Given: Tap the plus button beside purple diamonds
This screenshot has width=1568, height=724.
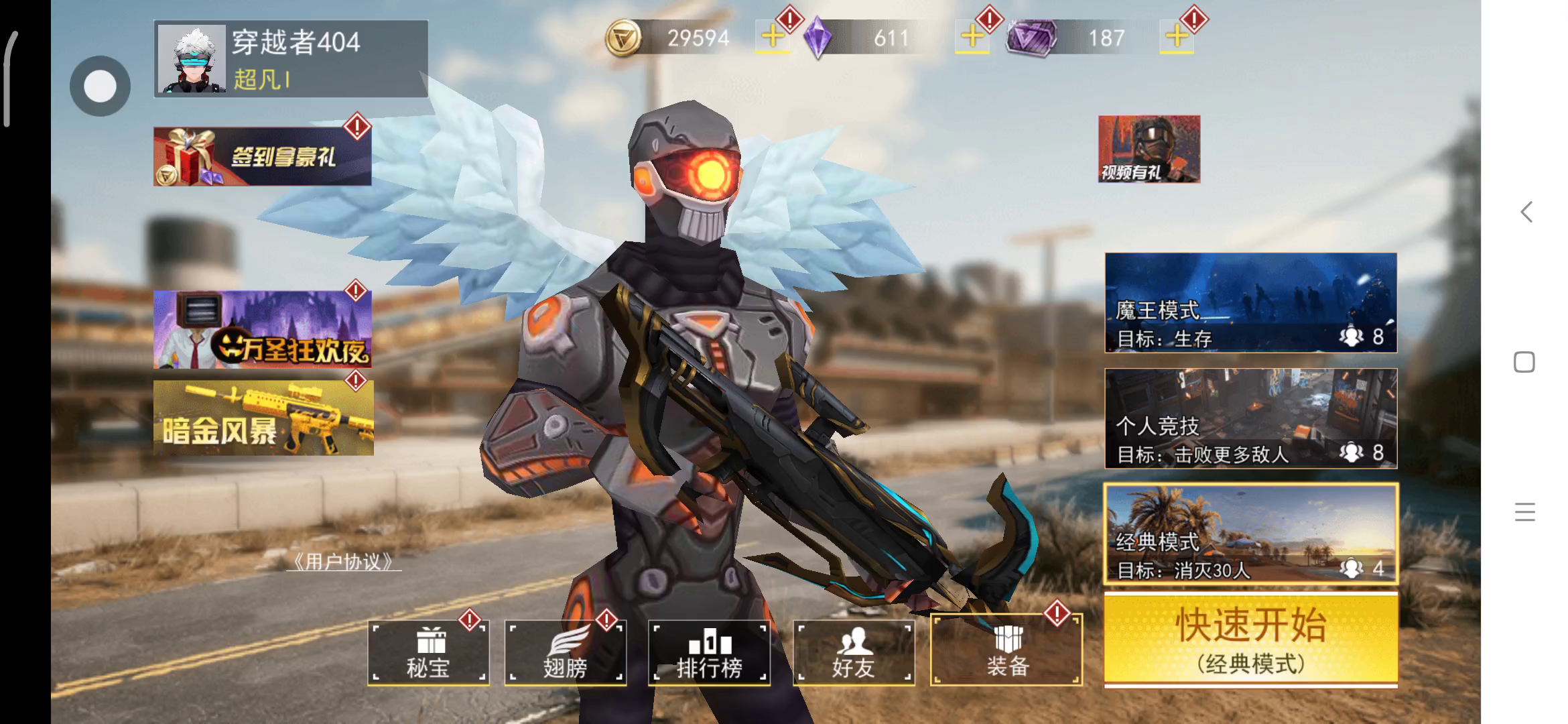Looking at the screenshot, I should click(972, 36).
